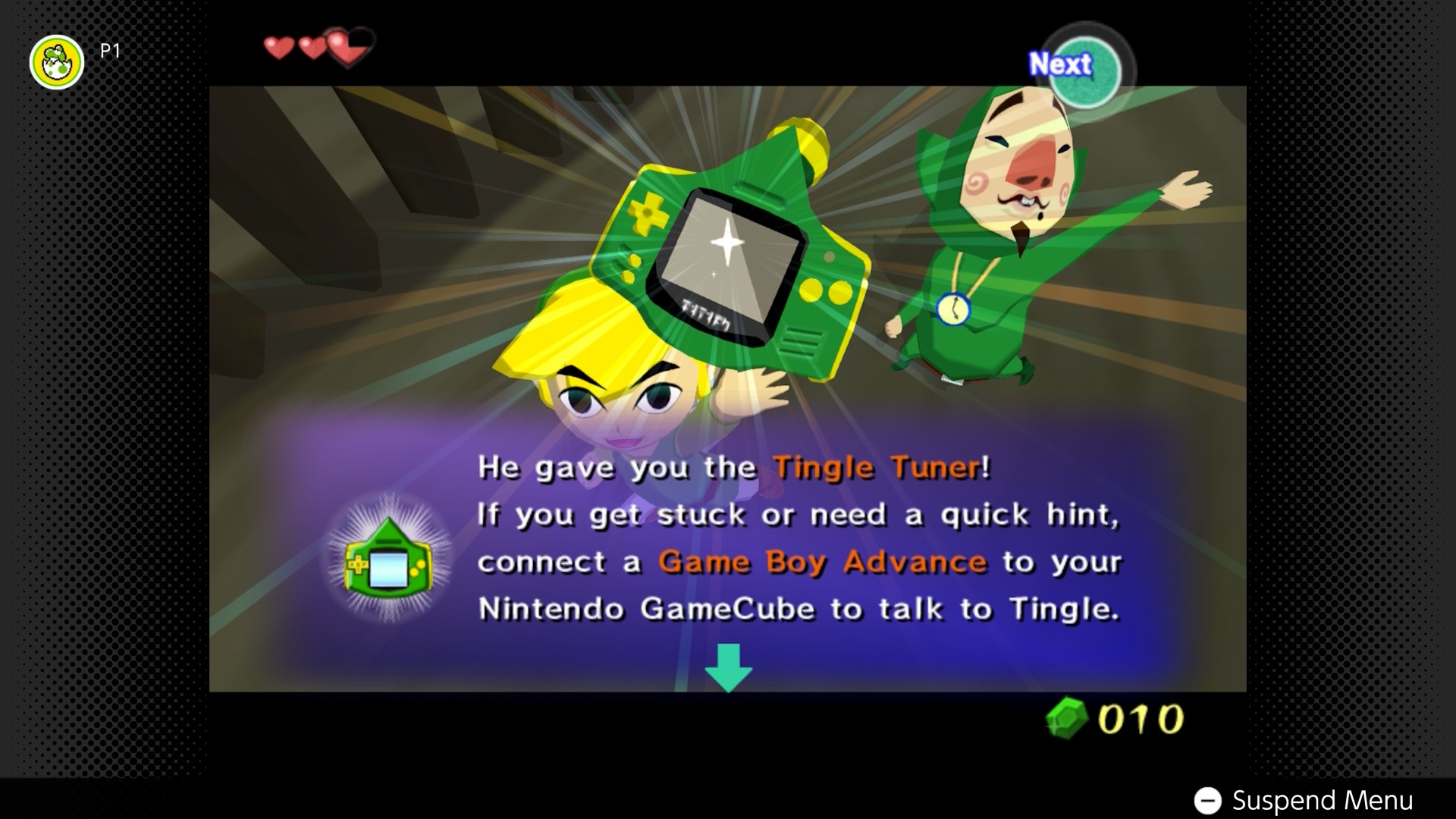
Task: Select the P1 Yoshi player avatar
Action: (57, 62)
